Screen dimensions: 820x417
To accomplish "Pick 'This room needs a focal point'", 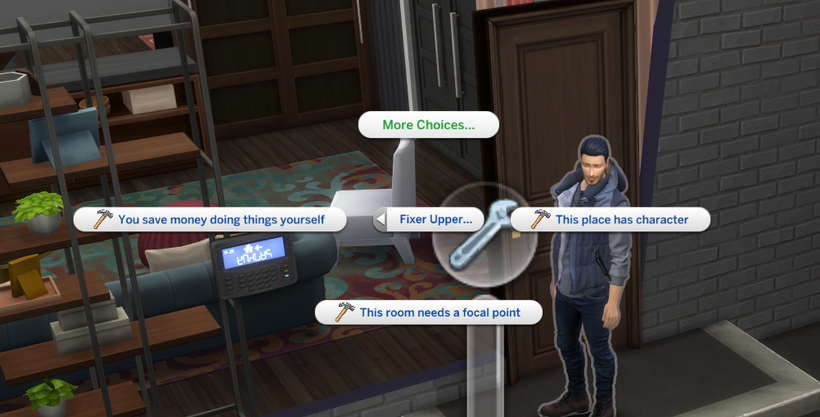I will coord(428,312).
